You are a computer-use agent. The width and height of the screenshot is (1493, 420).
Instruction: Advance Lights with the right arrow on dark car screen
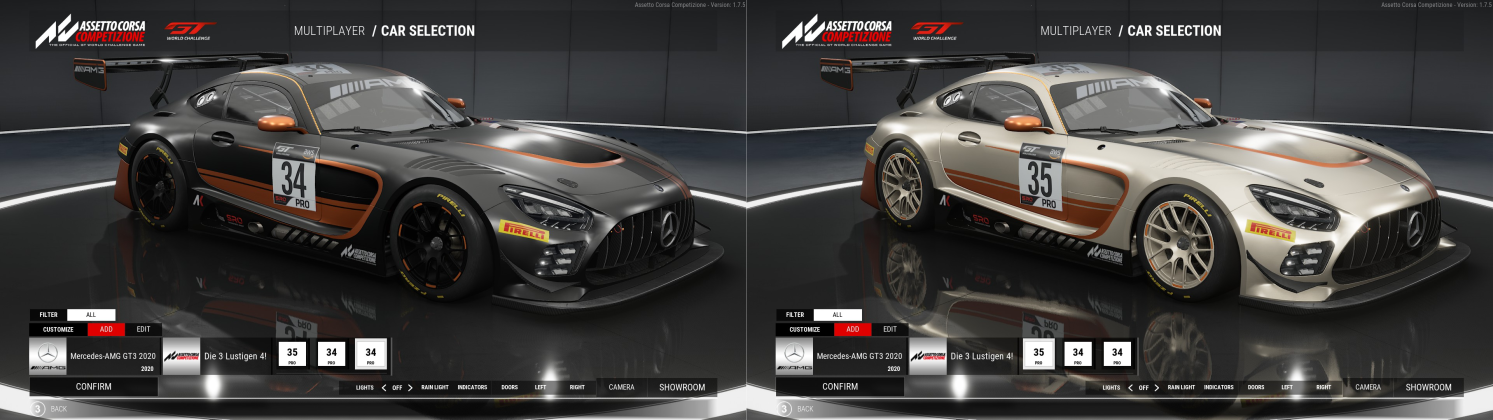point(410,387)
